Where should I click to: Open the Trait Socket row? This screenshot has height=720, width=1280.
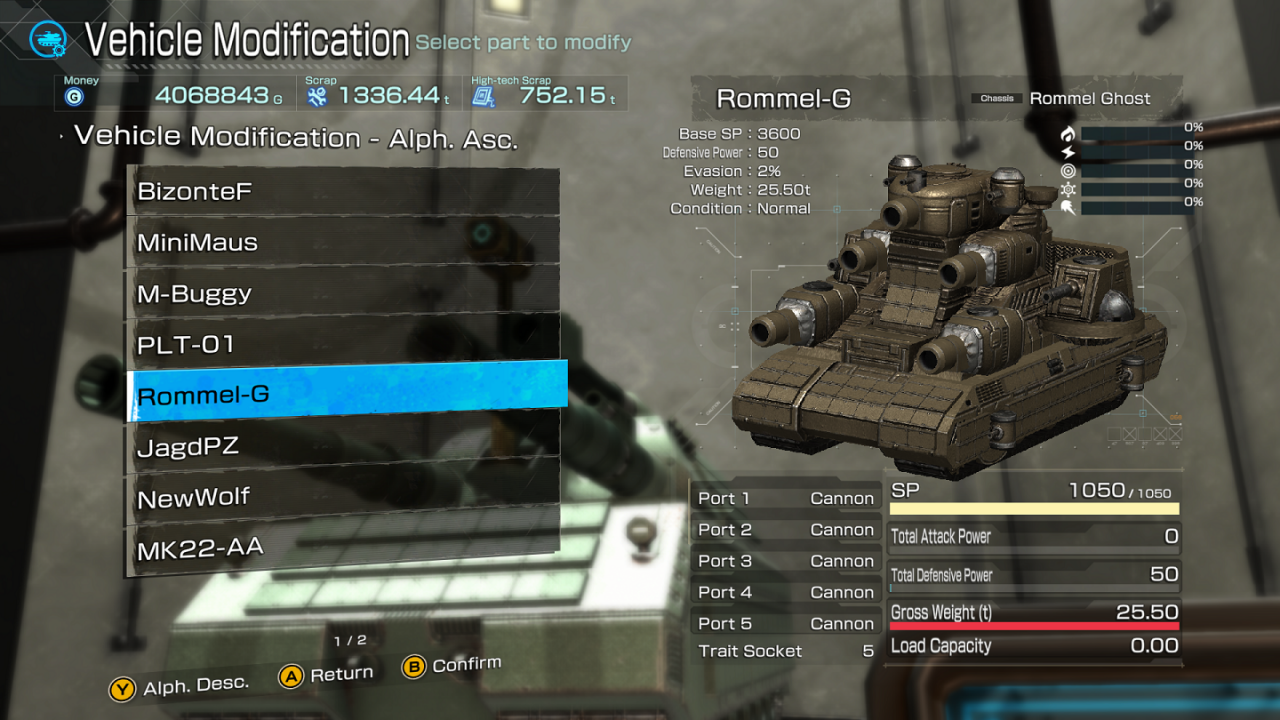785,651
